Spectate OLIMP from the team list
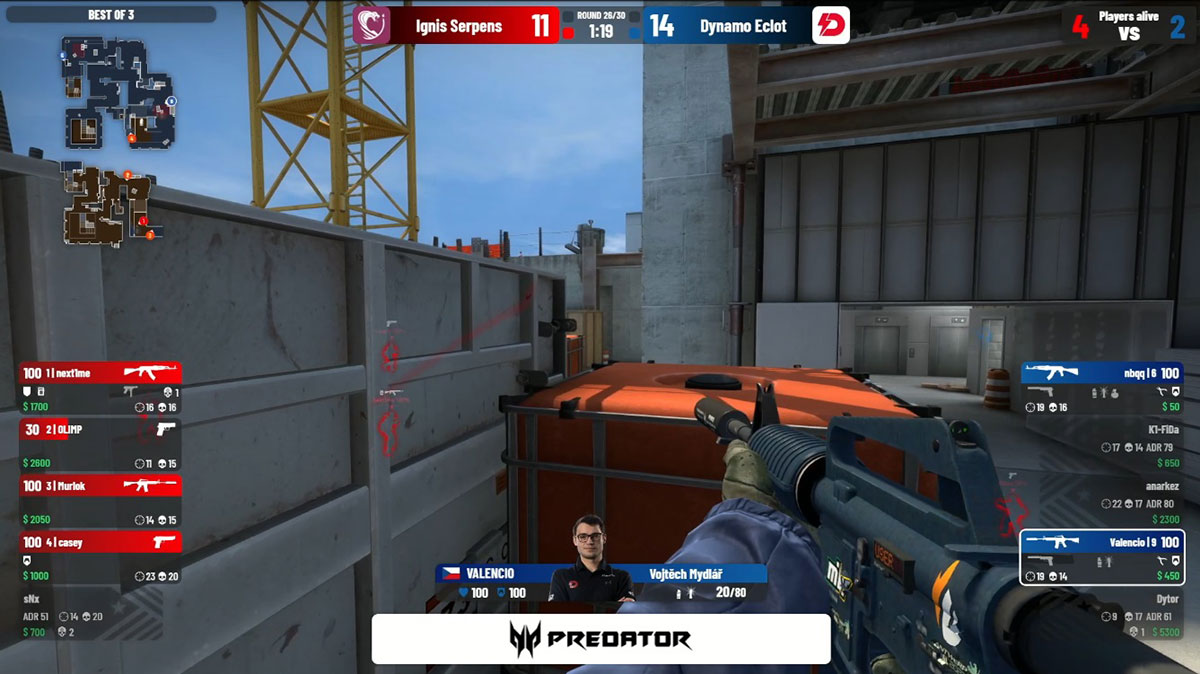Screen dimensions: 1200x674 [100, 442]
